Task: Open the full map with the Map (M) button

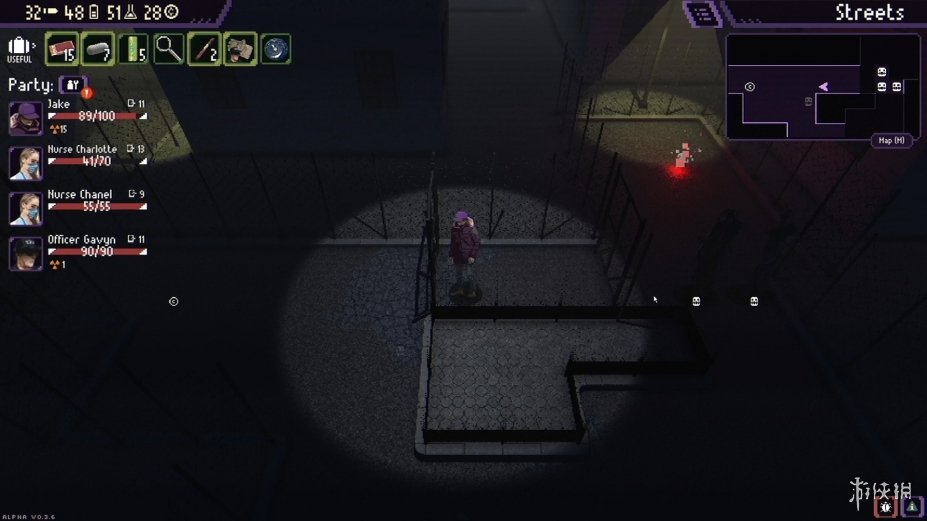Action: [892, 140]
